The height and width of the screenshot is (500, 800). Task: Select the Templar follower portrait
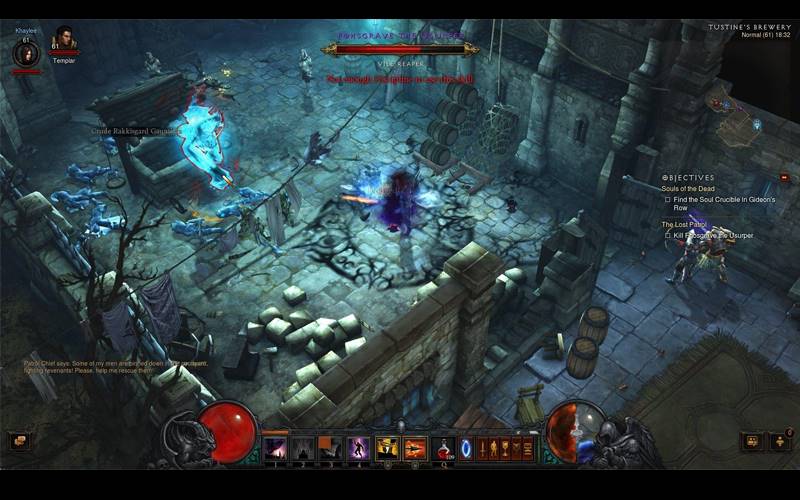pos(65,41)
